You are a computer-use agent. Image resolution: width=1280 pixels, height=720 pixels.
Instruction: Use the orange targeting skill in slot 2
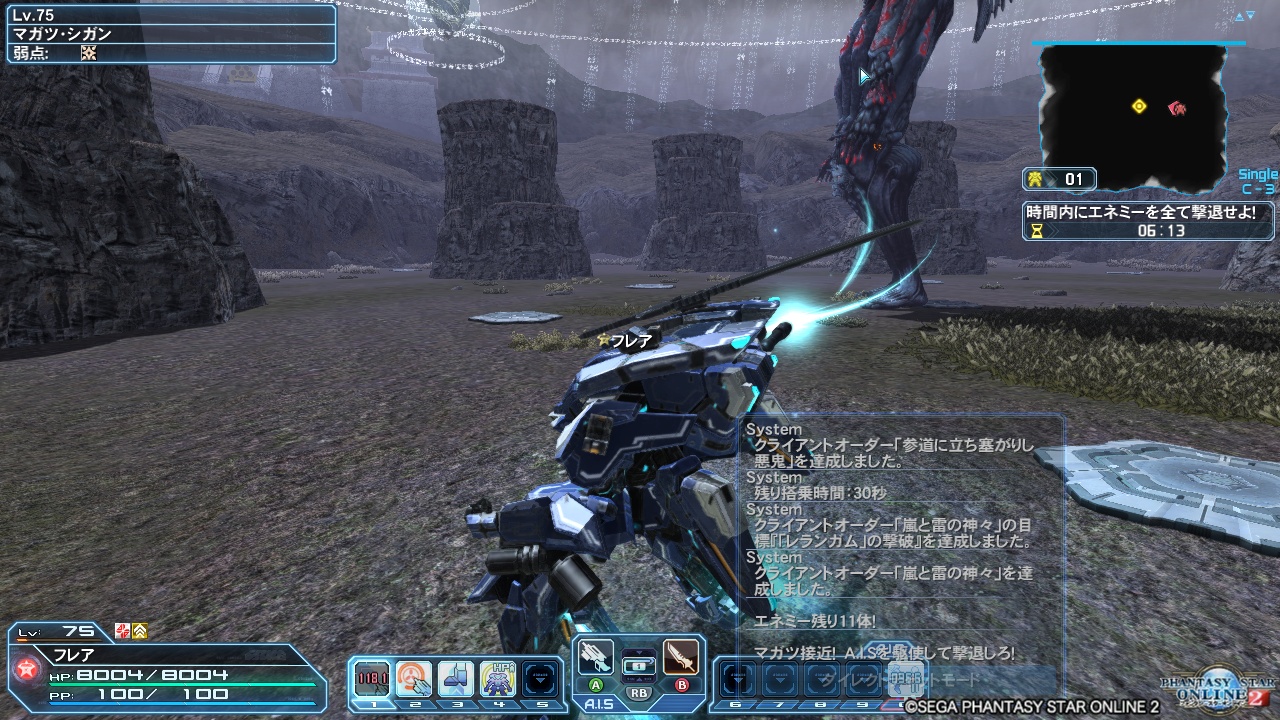coord(414,677)
